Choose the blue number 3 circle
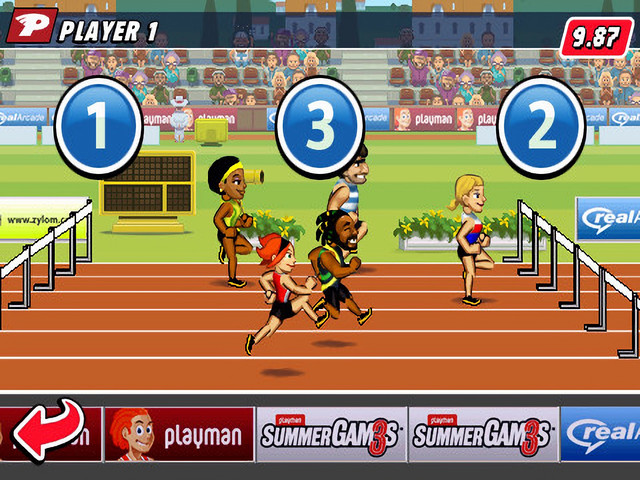Viewport: 640px width, 480px height. pos(319,127)
